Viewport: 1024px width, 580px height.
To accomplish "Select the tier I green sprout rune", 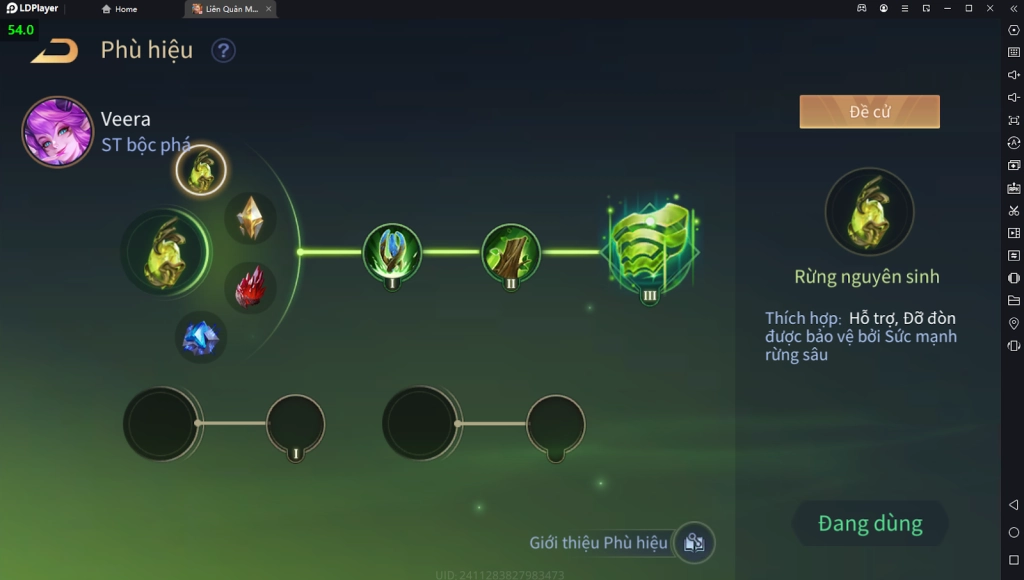I will [x=392, y=252].
